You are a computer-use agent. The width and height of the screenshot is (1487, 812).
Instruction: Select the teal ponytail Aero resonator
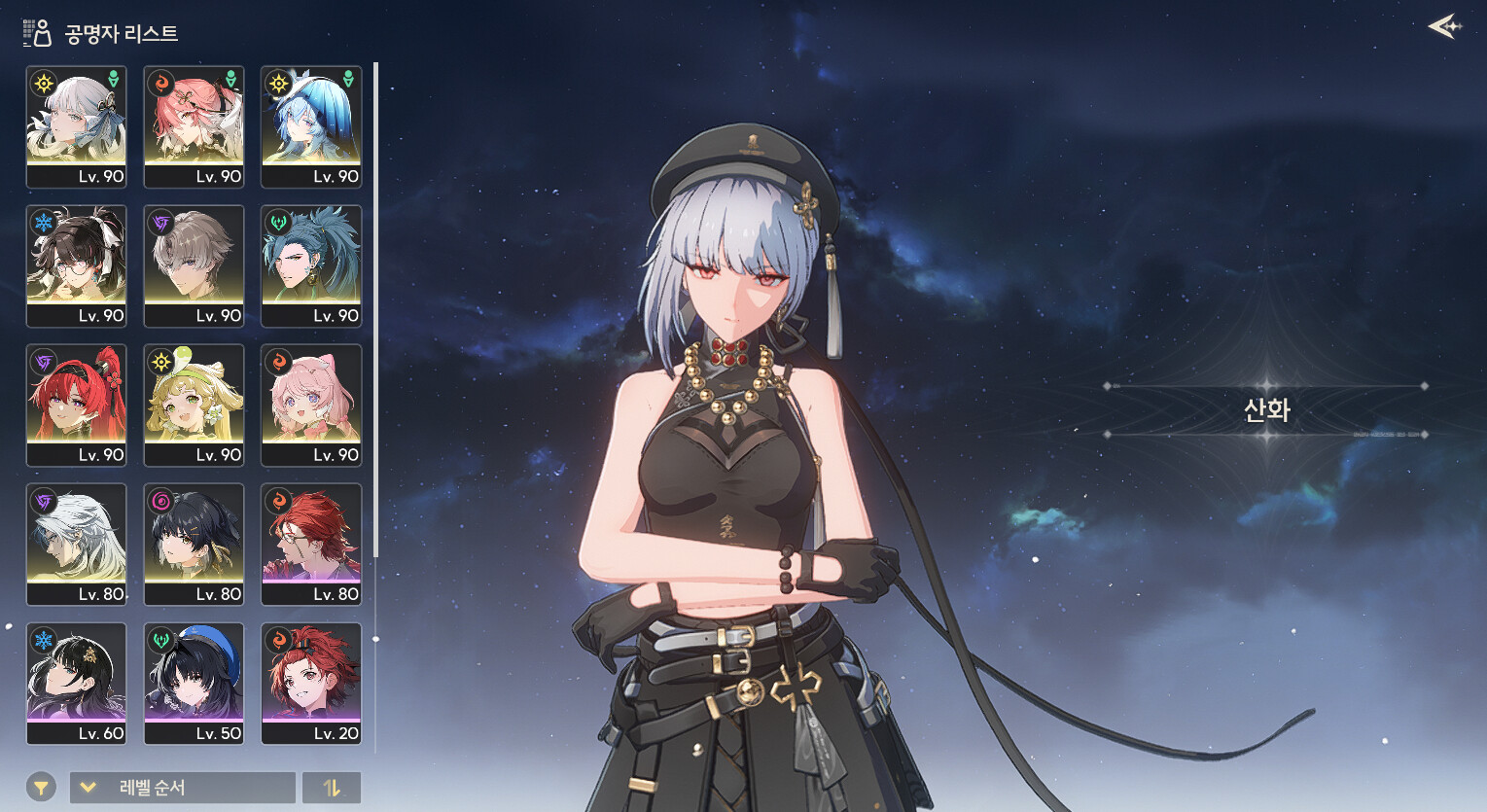click(x=311, y=265)
